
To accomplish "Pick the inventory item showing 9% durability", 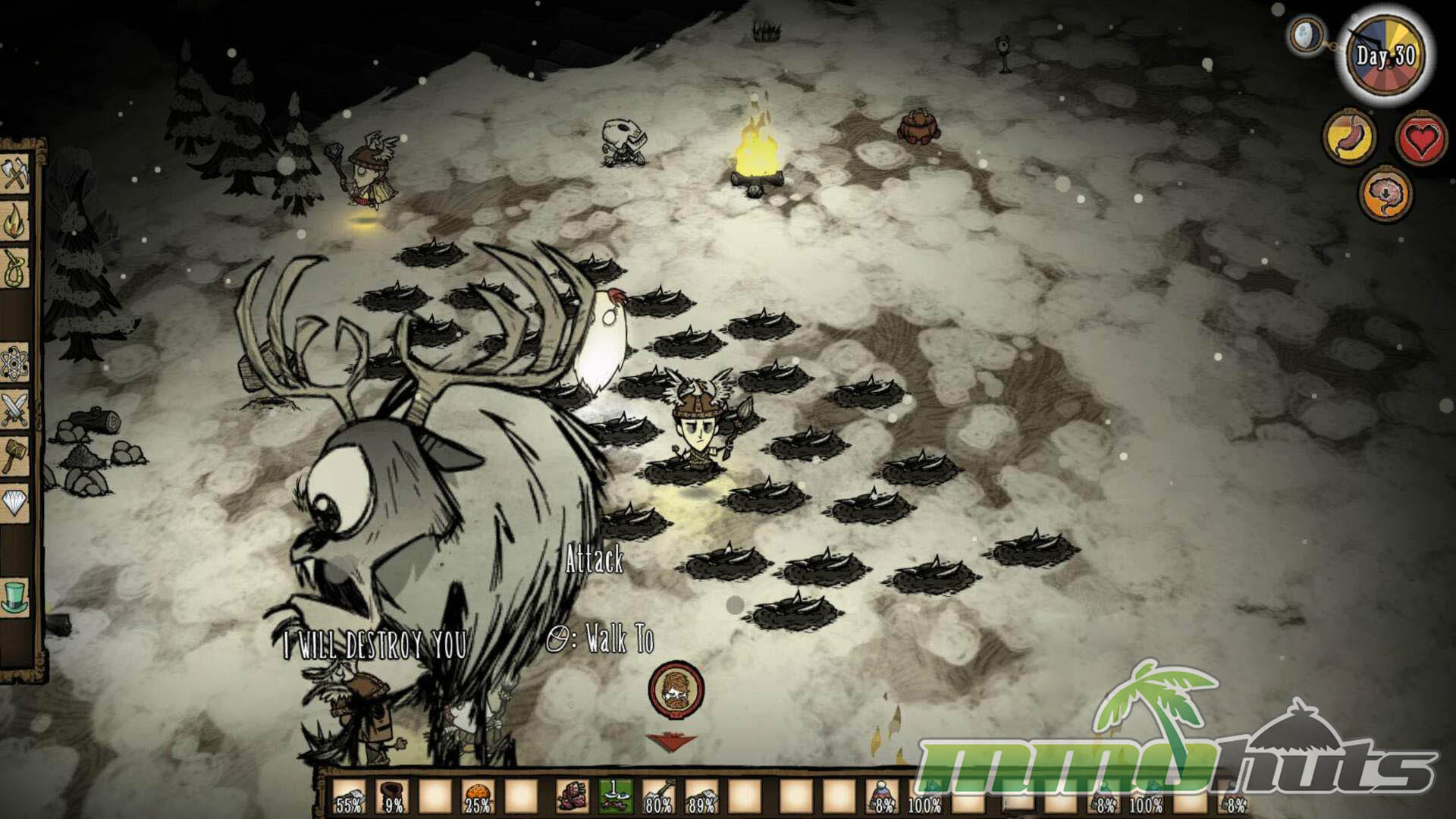I will 393,796.
